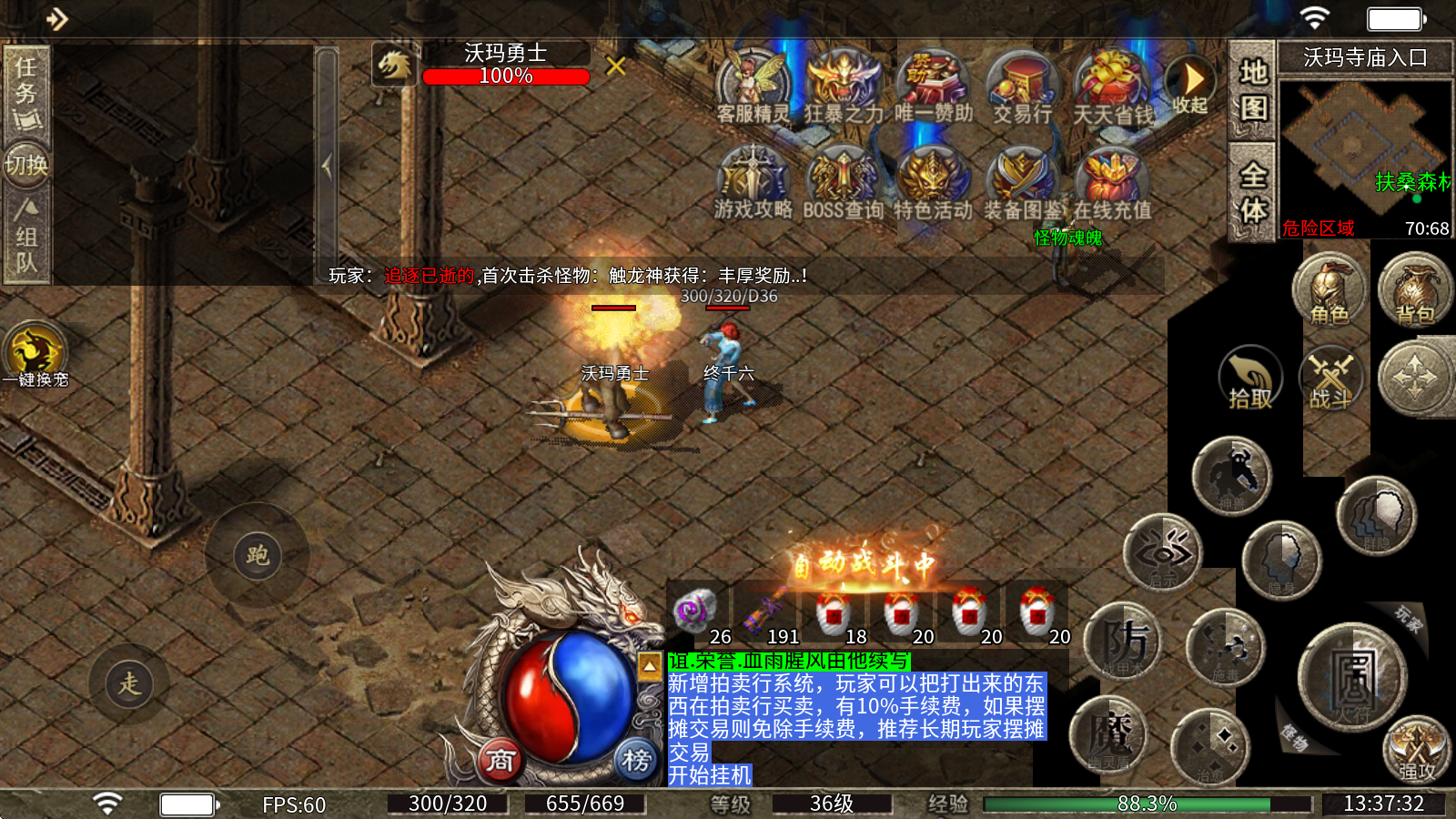1456x819 pixels.
Task: Tap the 切换 switch button
Action: [26, 165]
